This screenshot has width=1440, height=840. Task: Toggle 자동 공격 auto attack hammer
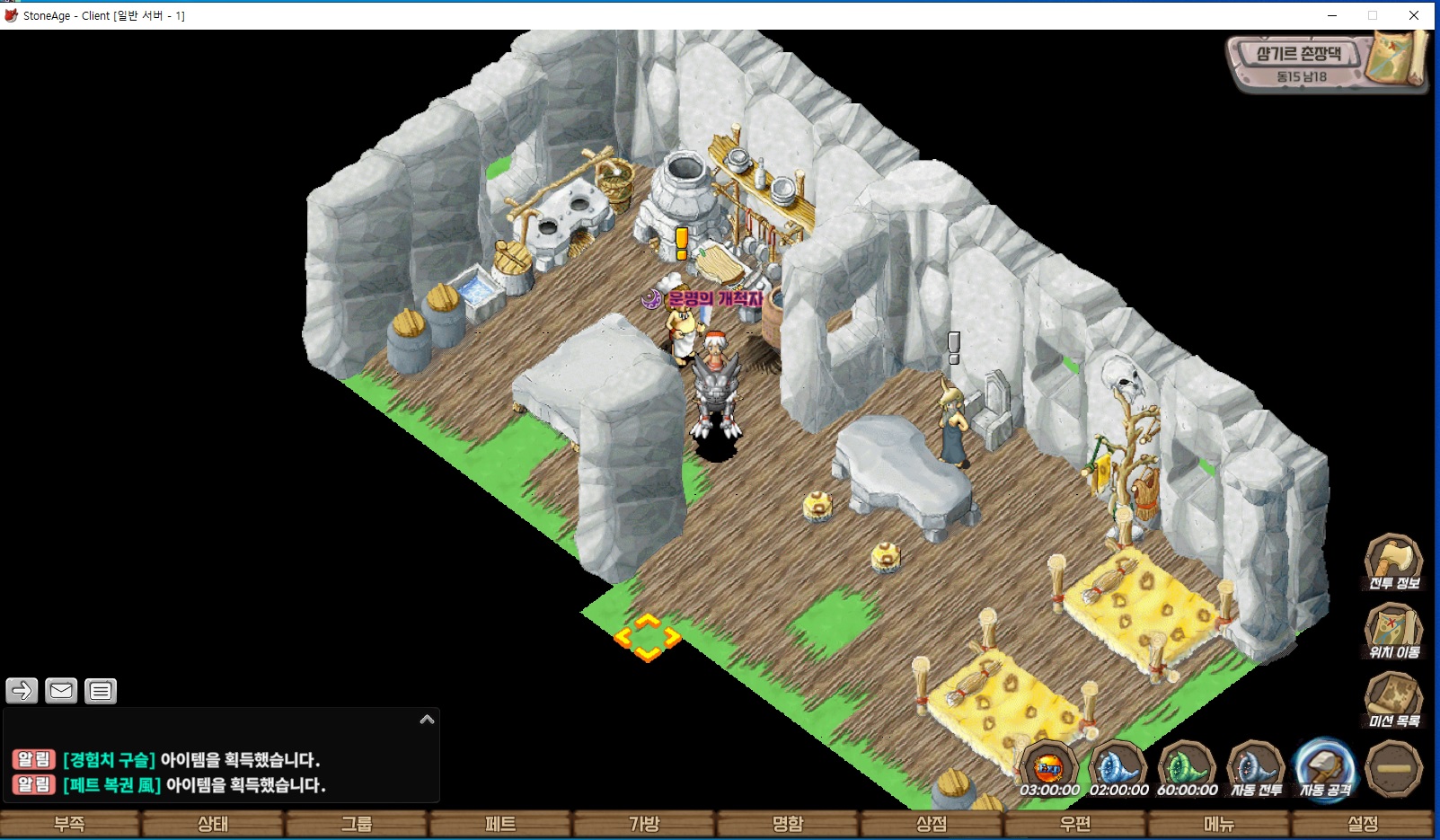1325,769
